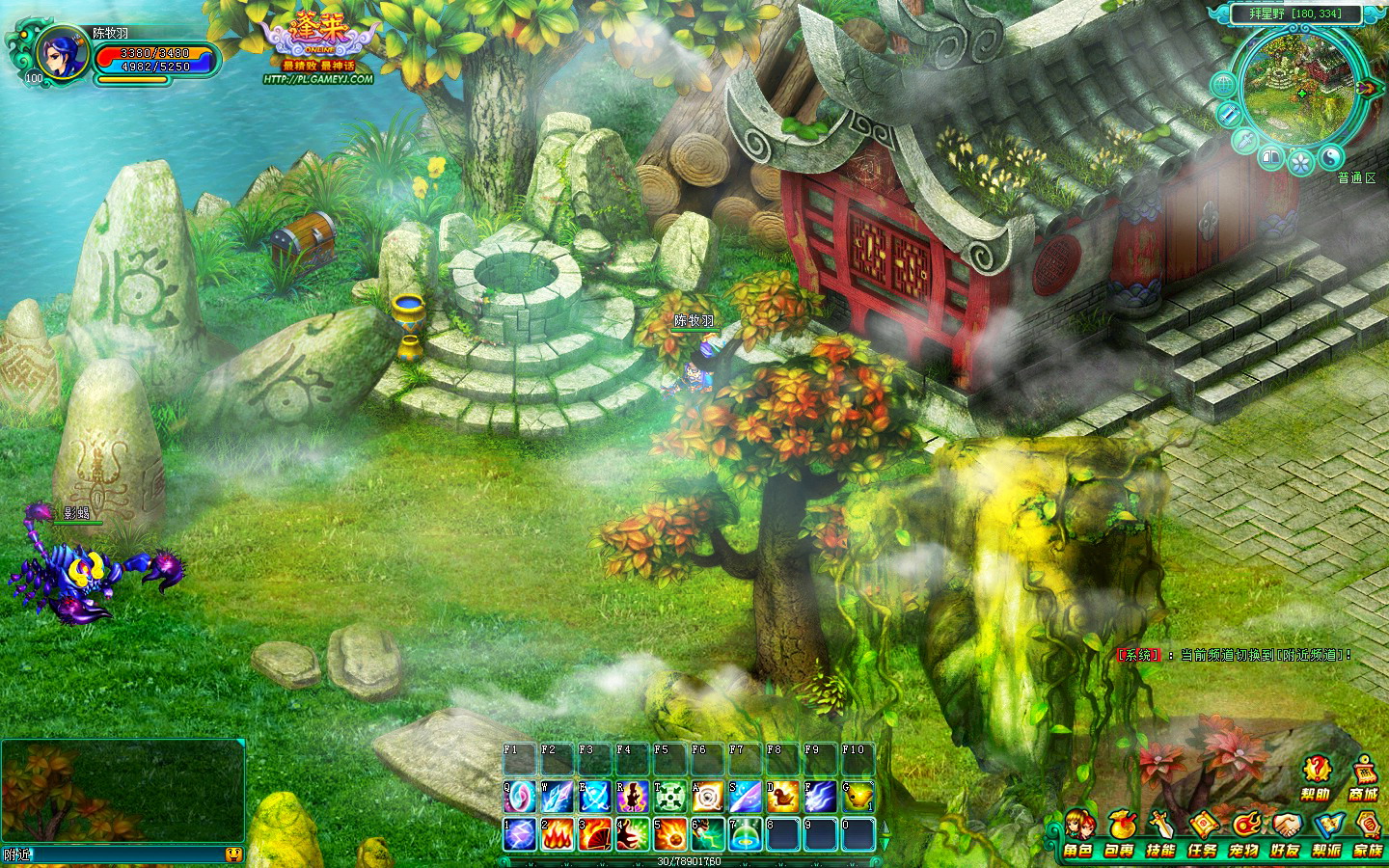Open the 角色 character panel
Viewport: 1389px width, 868px height.
[x=1078, y=835]
